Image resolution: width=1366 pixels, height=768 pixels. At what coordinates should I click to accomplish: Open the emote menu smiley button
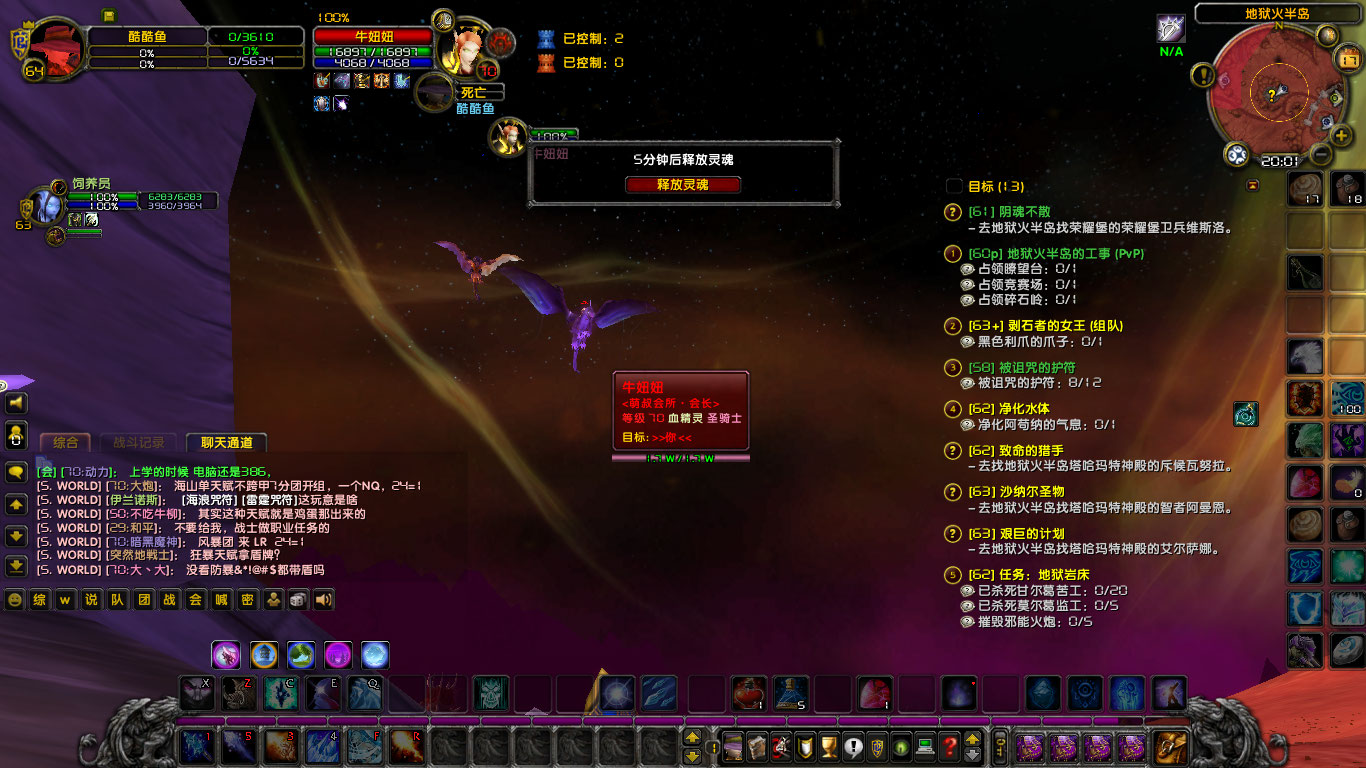pos(13,599)
